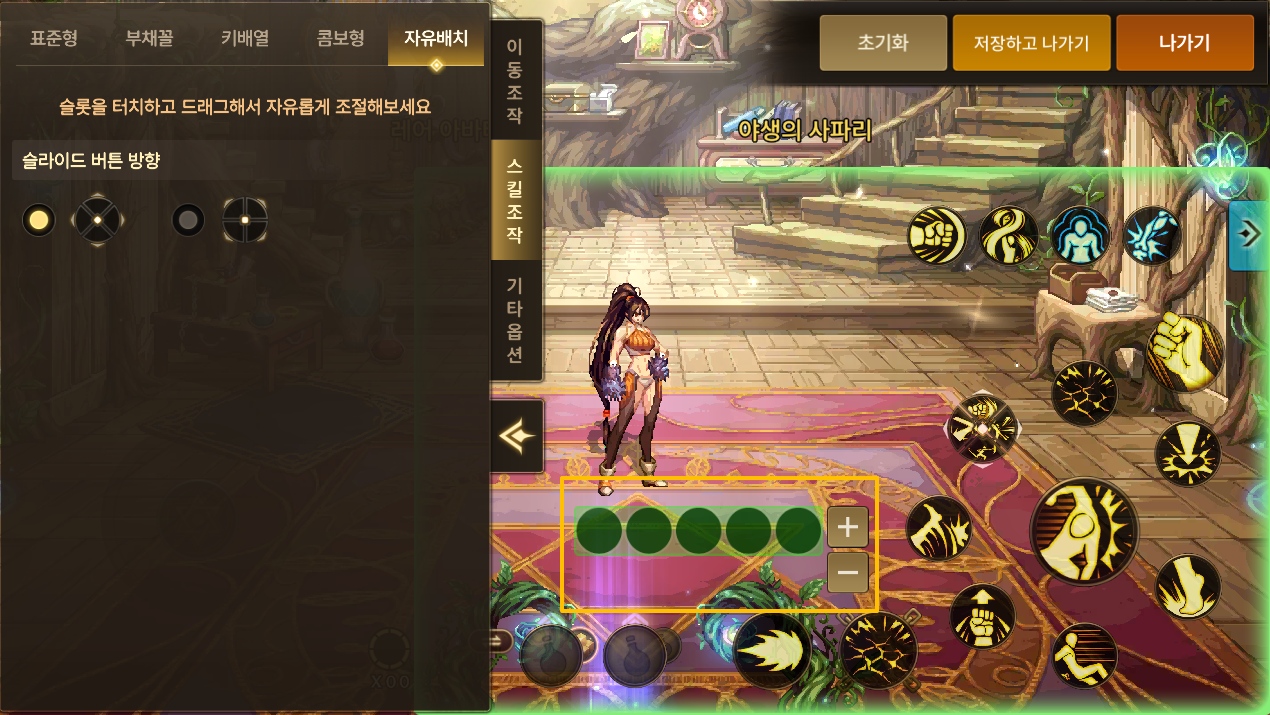Click the 초기화 reset button
The width and height of the screenshot is (1270, 715).
click(883, 43)
